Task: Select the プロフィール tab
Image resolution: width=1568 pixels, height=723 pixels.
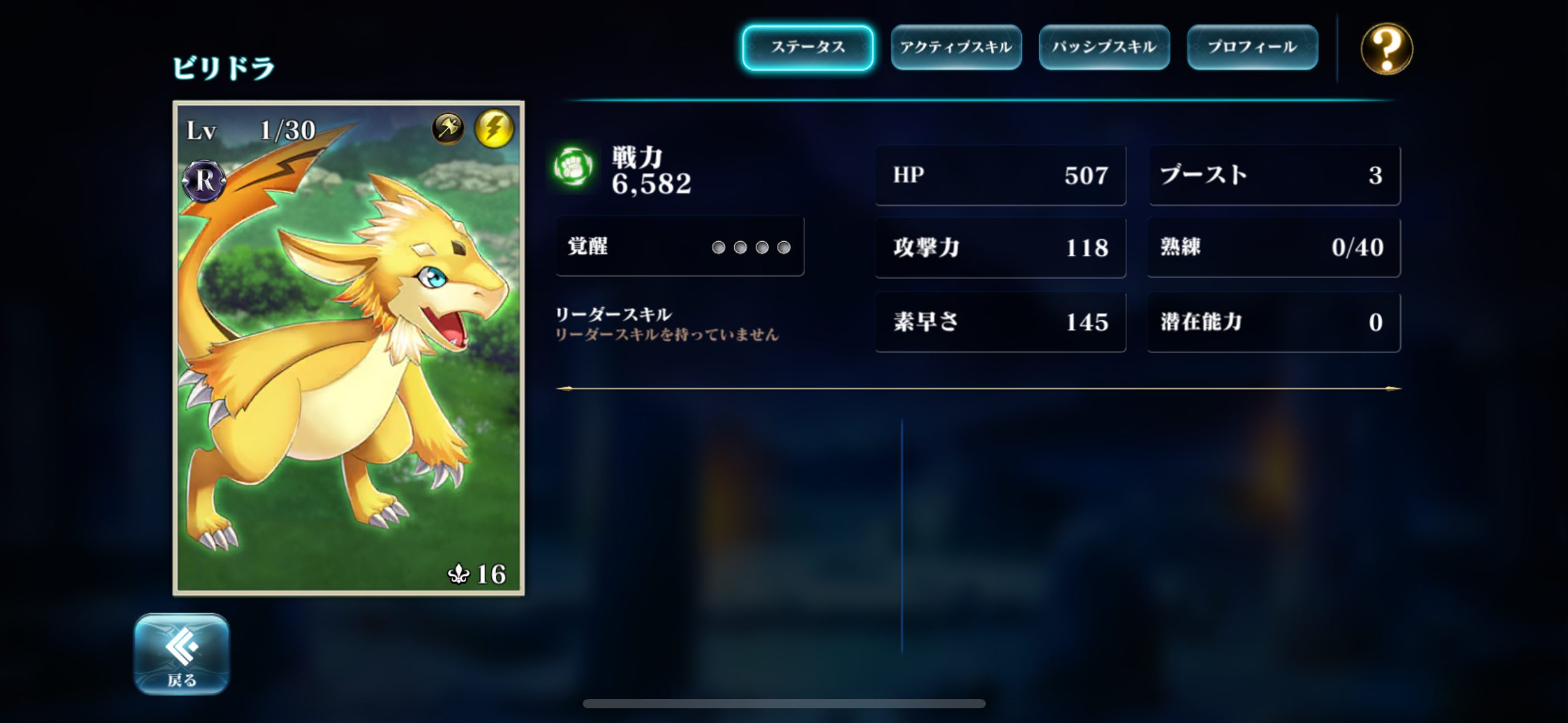Action: coord(1252,47)
